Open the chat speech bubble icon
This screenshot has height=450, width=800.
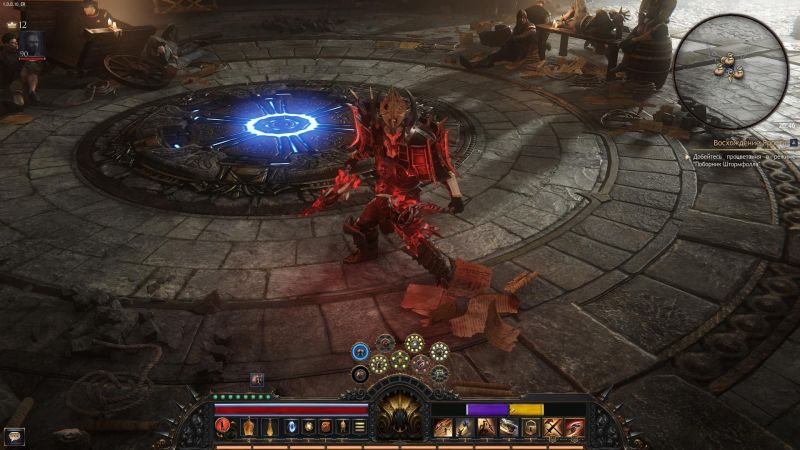[14, 436]
